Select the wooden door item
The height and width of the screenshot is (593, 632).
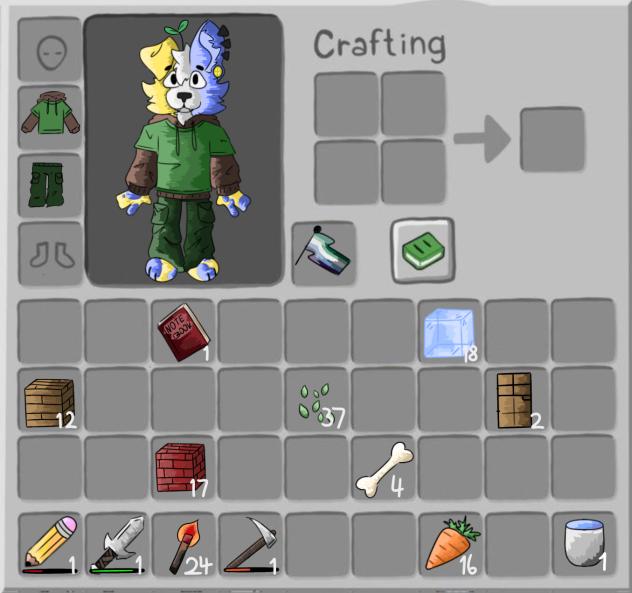point(517,399)
